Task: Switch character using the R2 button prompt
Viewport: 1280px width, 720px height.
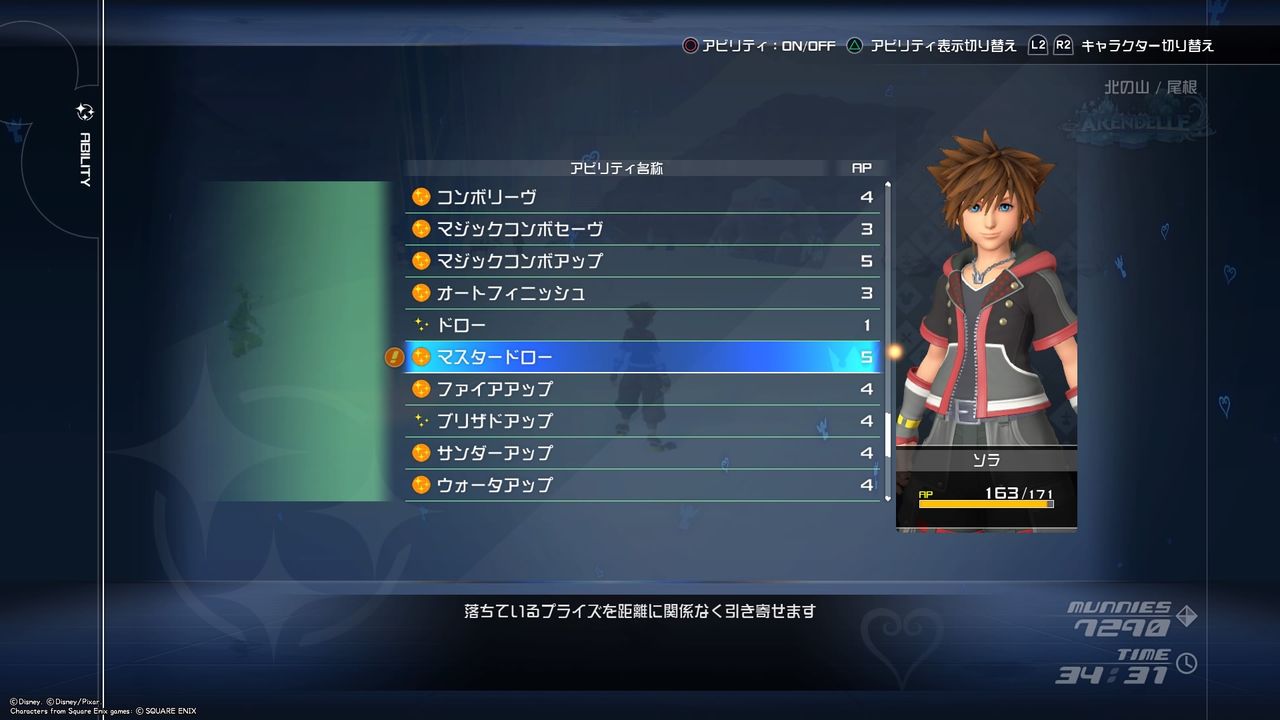Action: (1062, 44)
